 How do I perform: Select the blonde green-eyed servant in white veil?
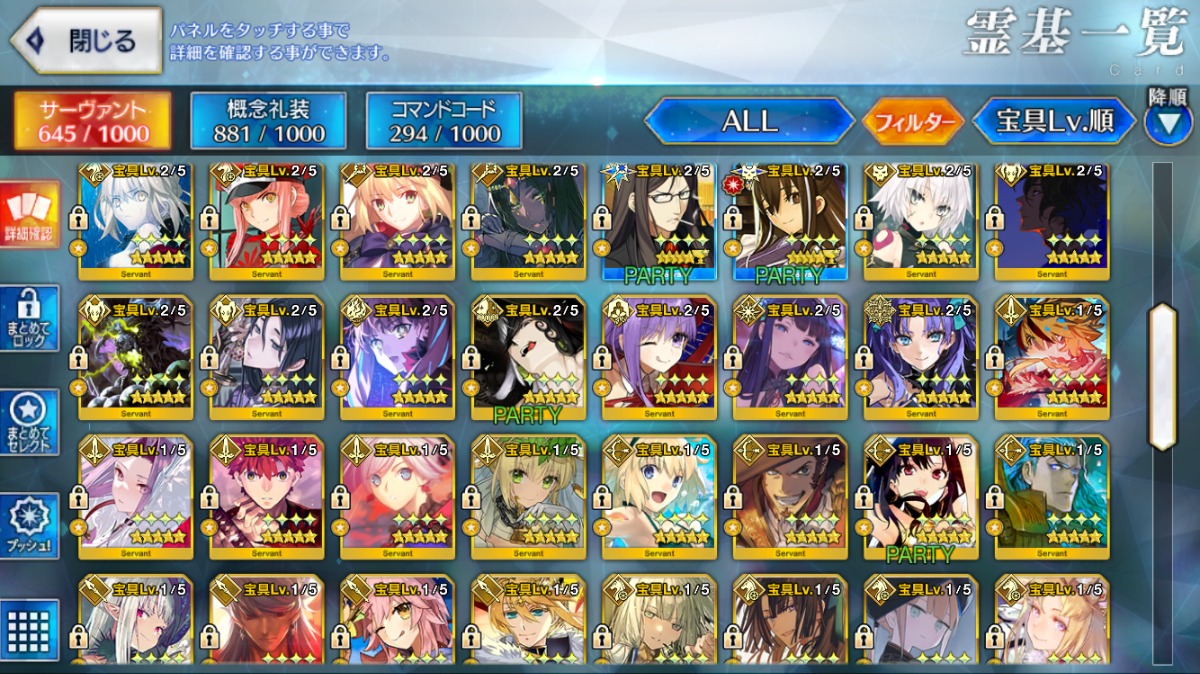click(x=528, y=495)
